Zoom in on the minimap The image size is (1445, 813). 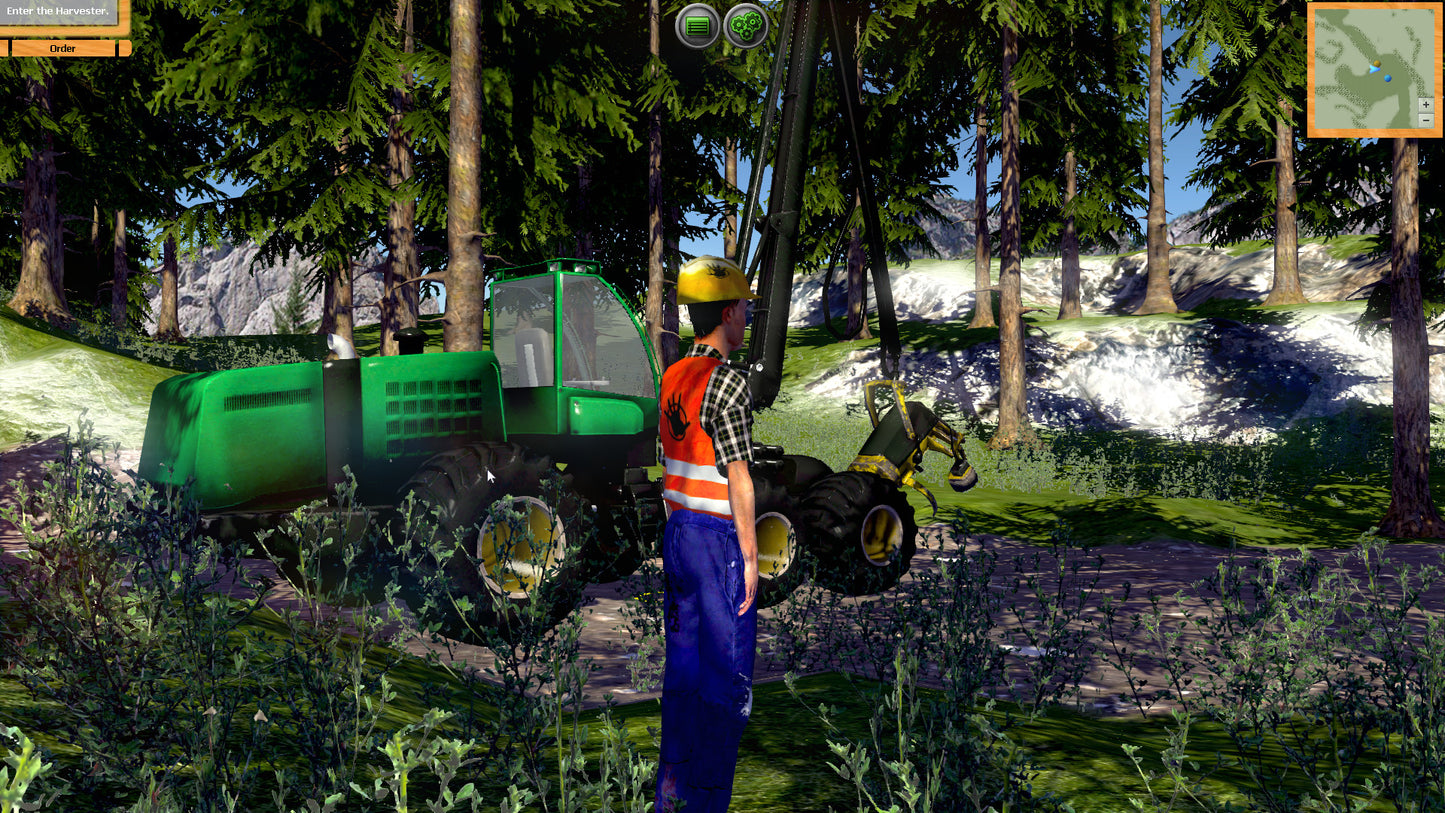tap(1425, 104)
